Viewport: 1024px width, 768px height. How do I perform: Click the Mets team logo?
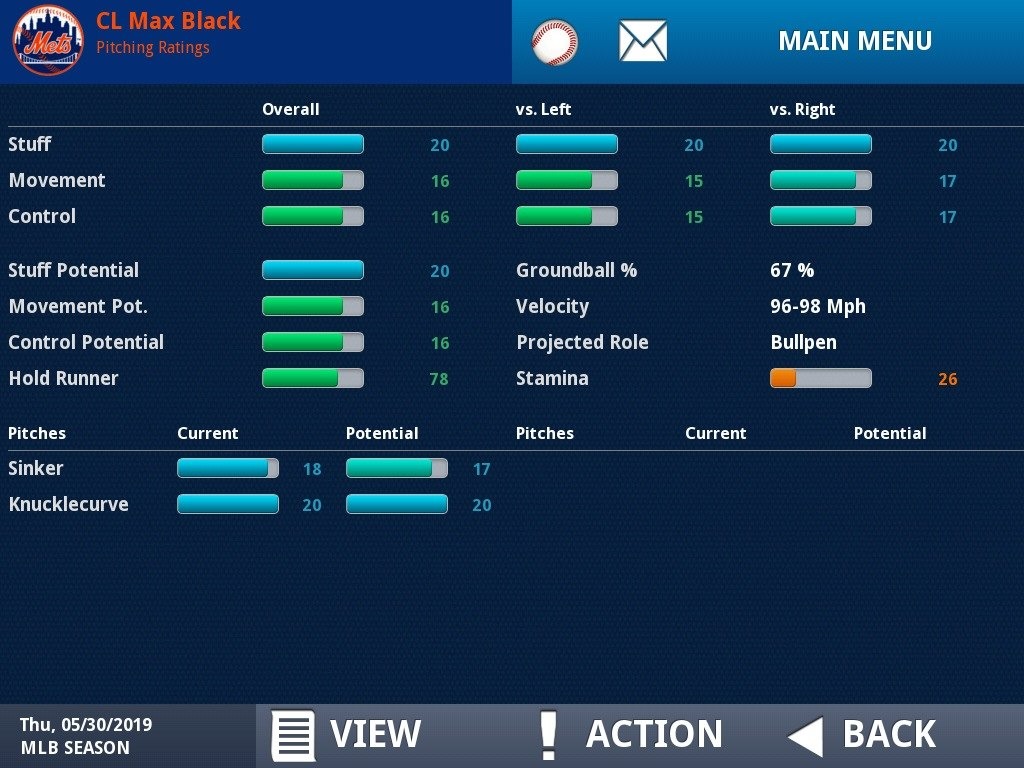(x=48, y=41)
